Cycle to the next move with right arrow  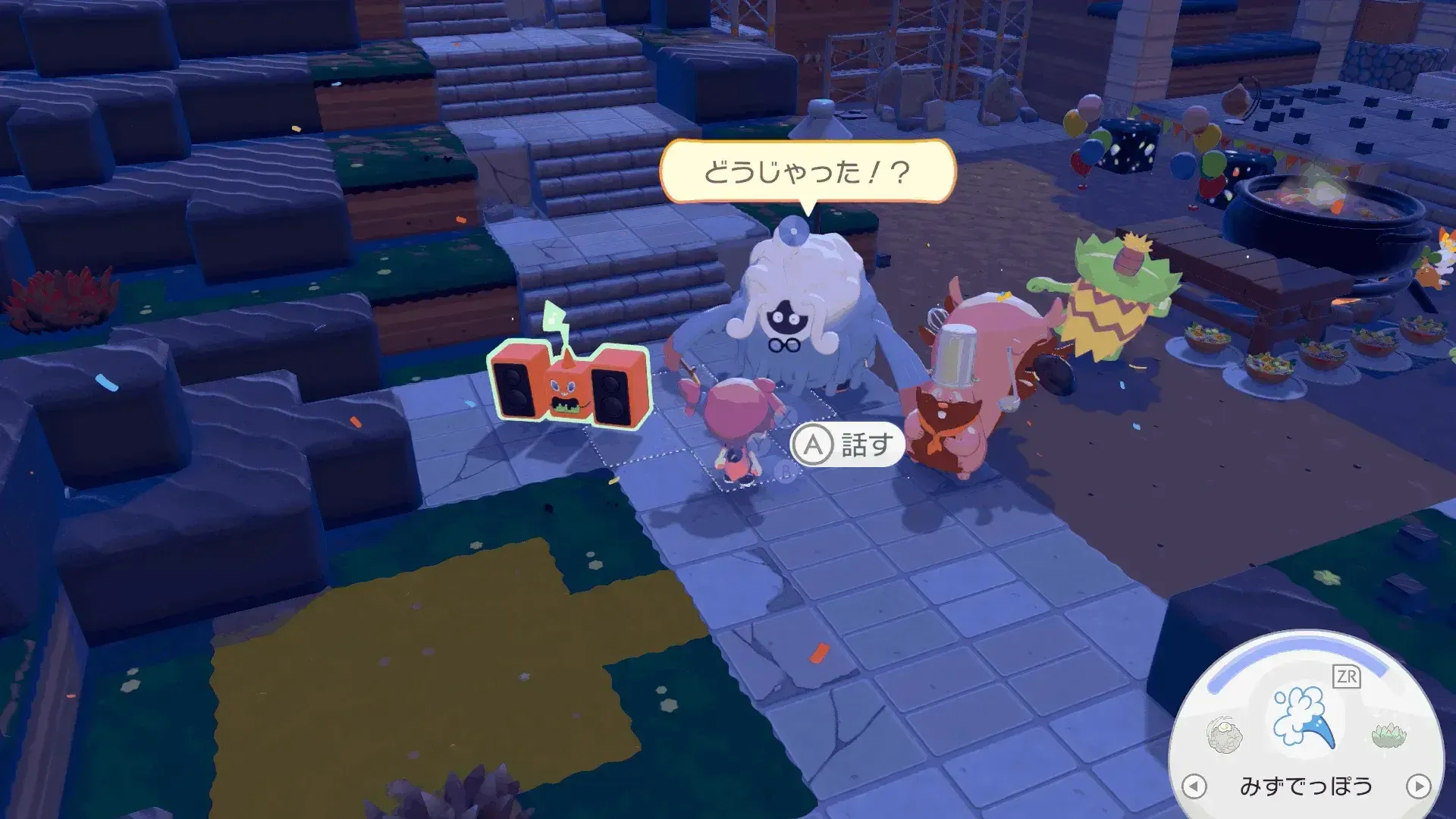click(1418, 785)
